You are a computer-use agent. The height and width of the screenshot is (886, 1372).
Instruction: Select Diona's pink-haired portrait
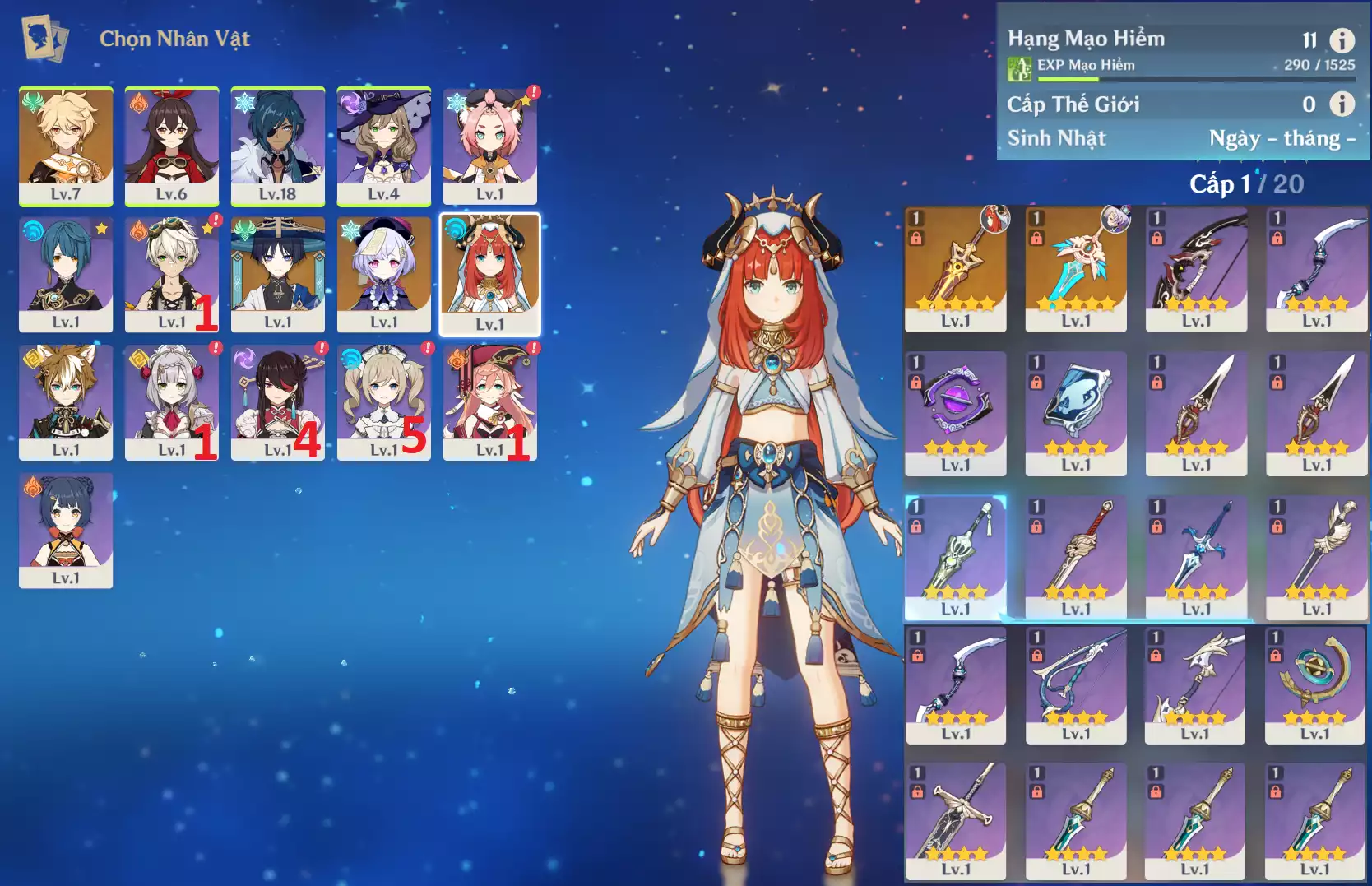[490, 146]
